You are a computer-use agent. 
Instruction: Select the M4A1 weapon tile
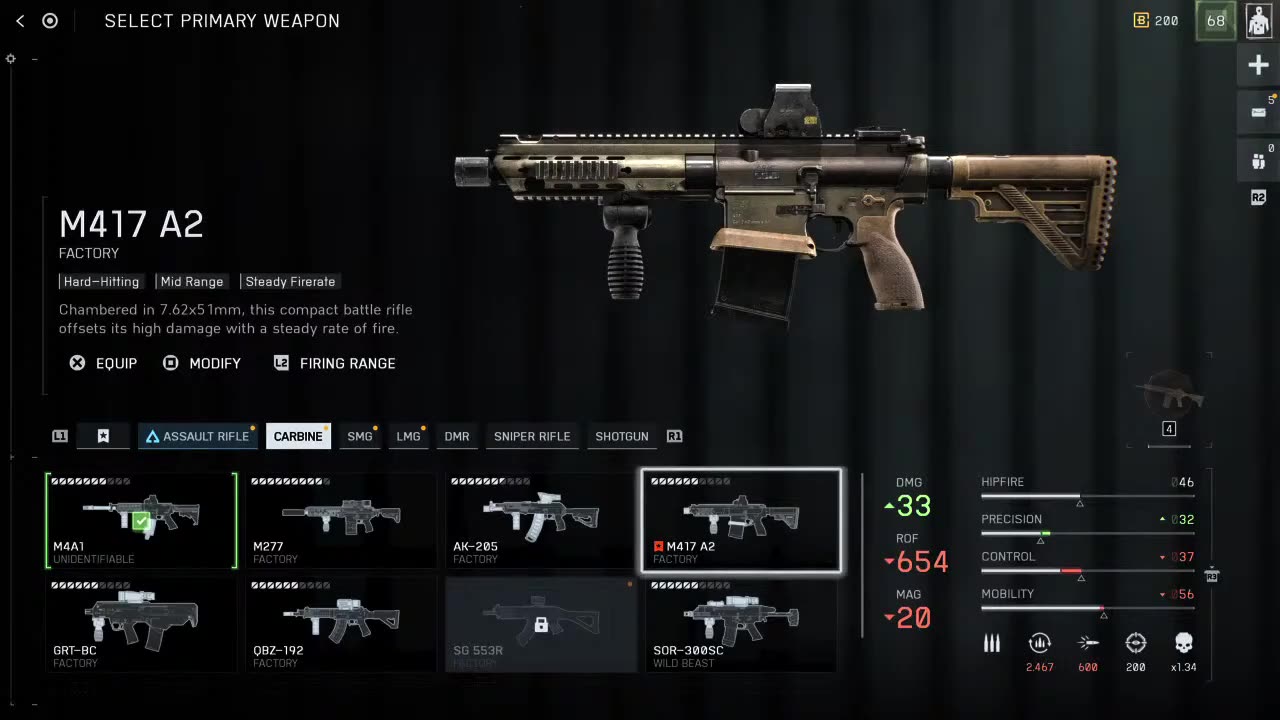pyautogui.click(x=141, y=520)
